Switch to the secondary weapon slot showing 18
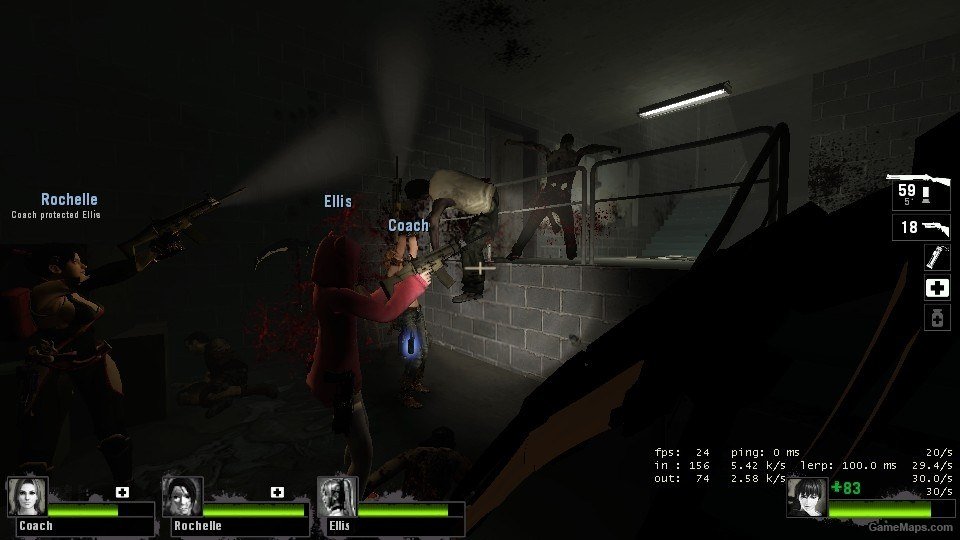The height and width of the screenshot is (540, 960). pyautogui.click(x=920, y=228)
